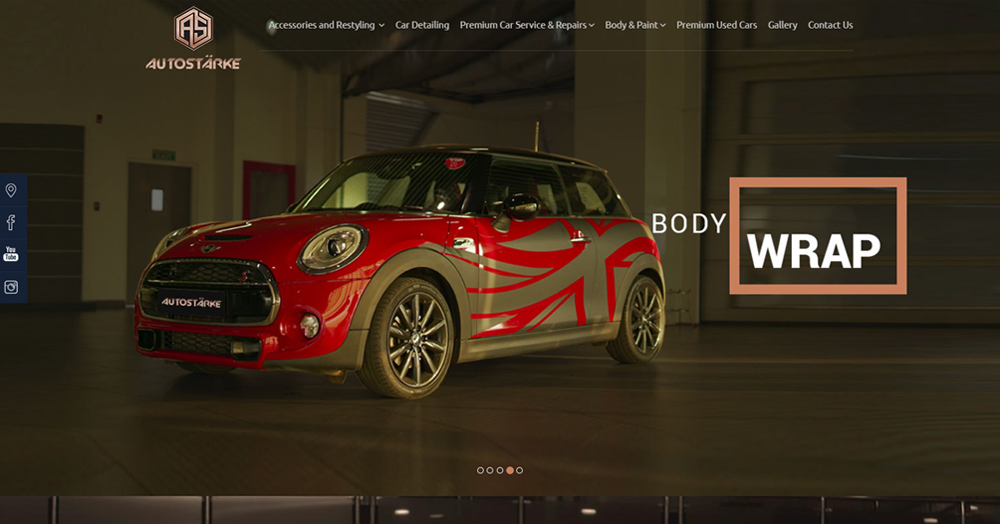Visit the Premium Used Cars page
The width and height of the screenshot is (1000, 524).
tap(716, 25)
